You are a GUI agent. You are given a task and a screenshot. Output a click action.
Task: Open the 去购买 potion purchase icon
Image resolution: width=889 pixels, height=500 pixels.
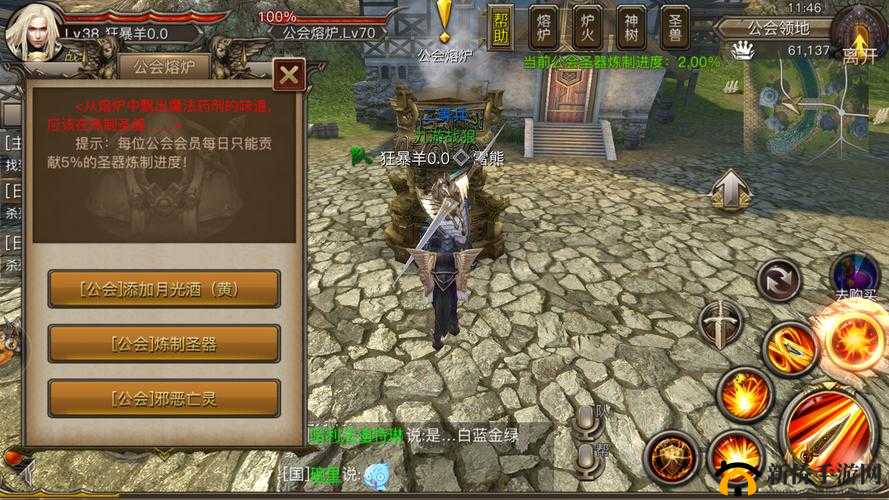[x=856, y=277]
